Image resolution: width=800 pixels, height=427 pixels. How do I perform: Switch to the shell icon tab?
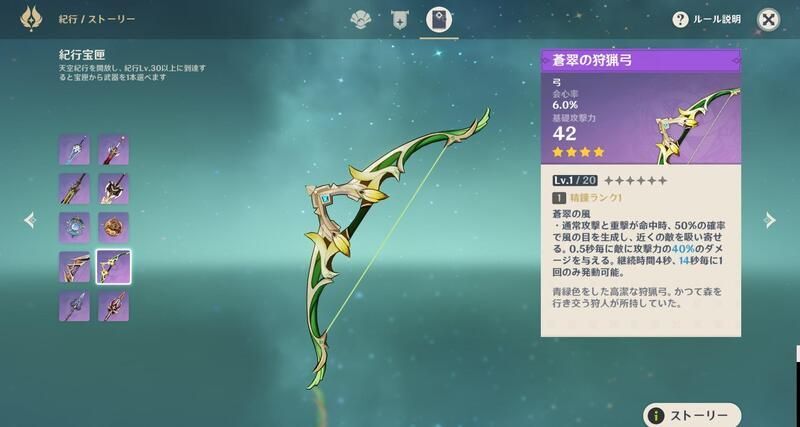click(x=361, y=19)
